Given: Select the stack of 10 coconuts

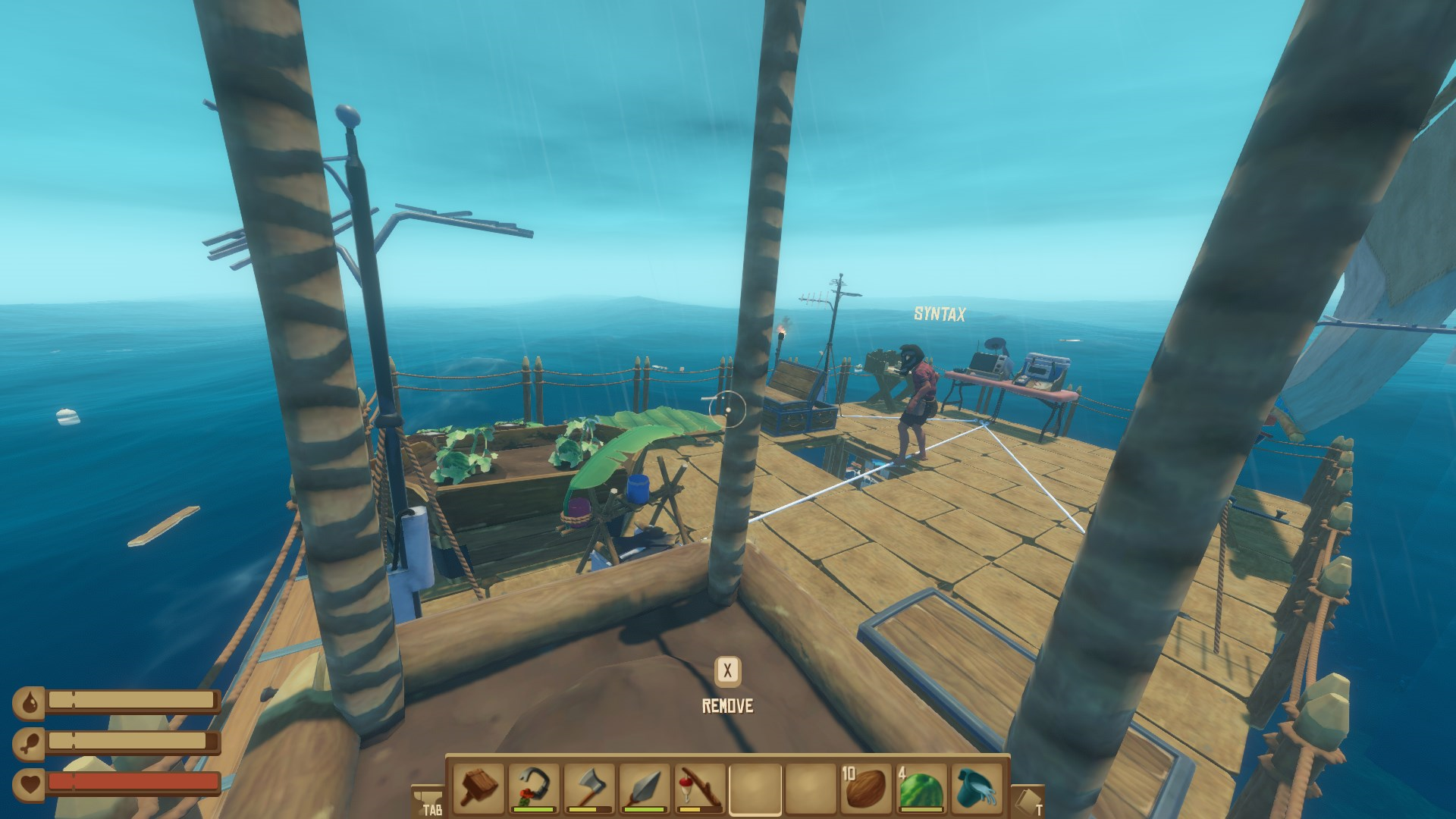Looking at the screenshot, I should 865,788.
